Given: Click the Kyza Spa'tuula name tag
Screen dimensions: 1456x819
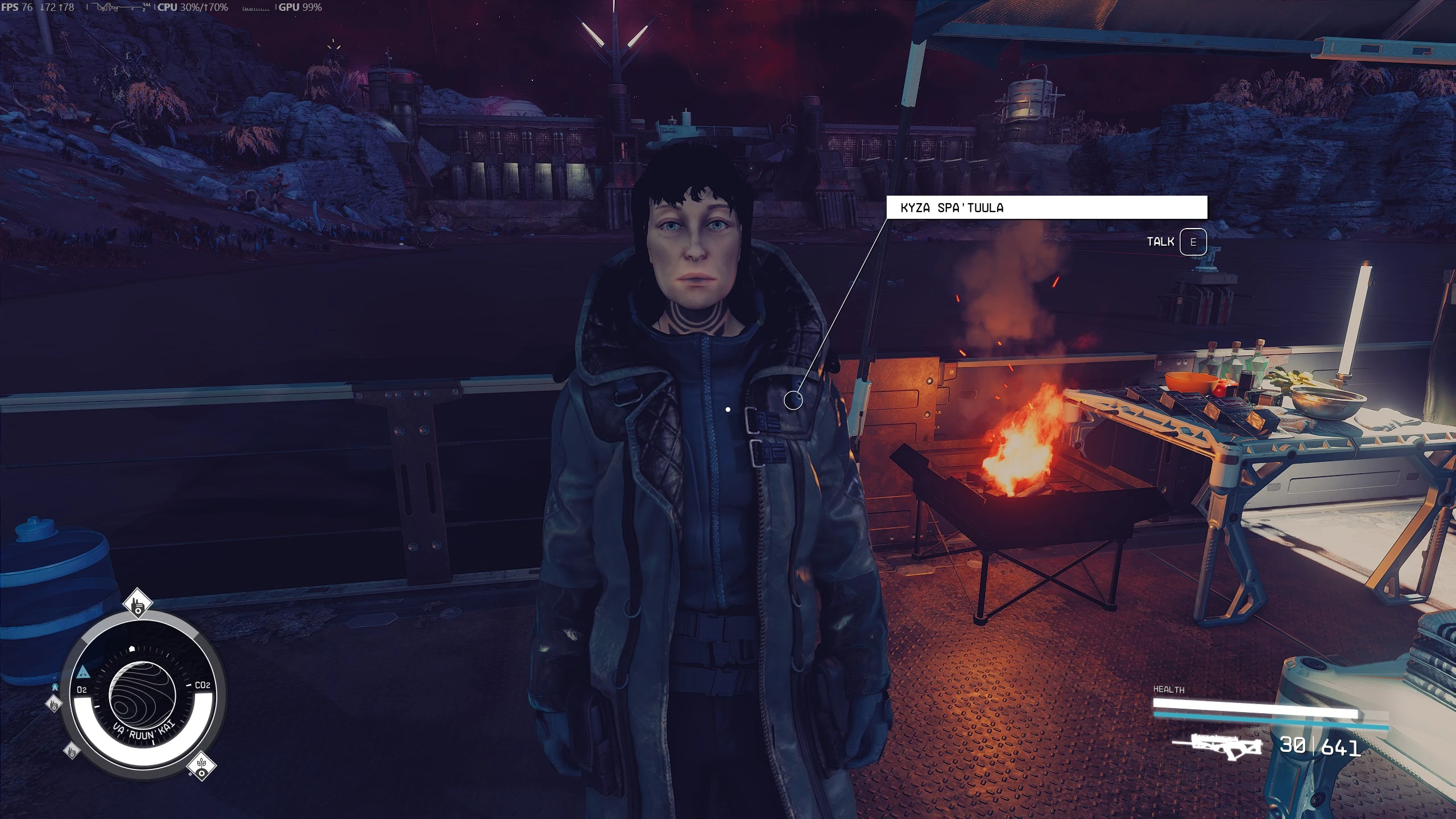Looking at the screenshot, I should coord(1046,208).
